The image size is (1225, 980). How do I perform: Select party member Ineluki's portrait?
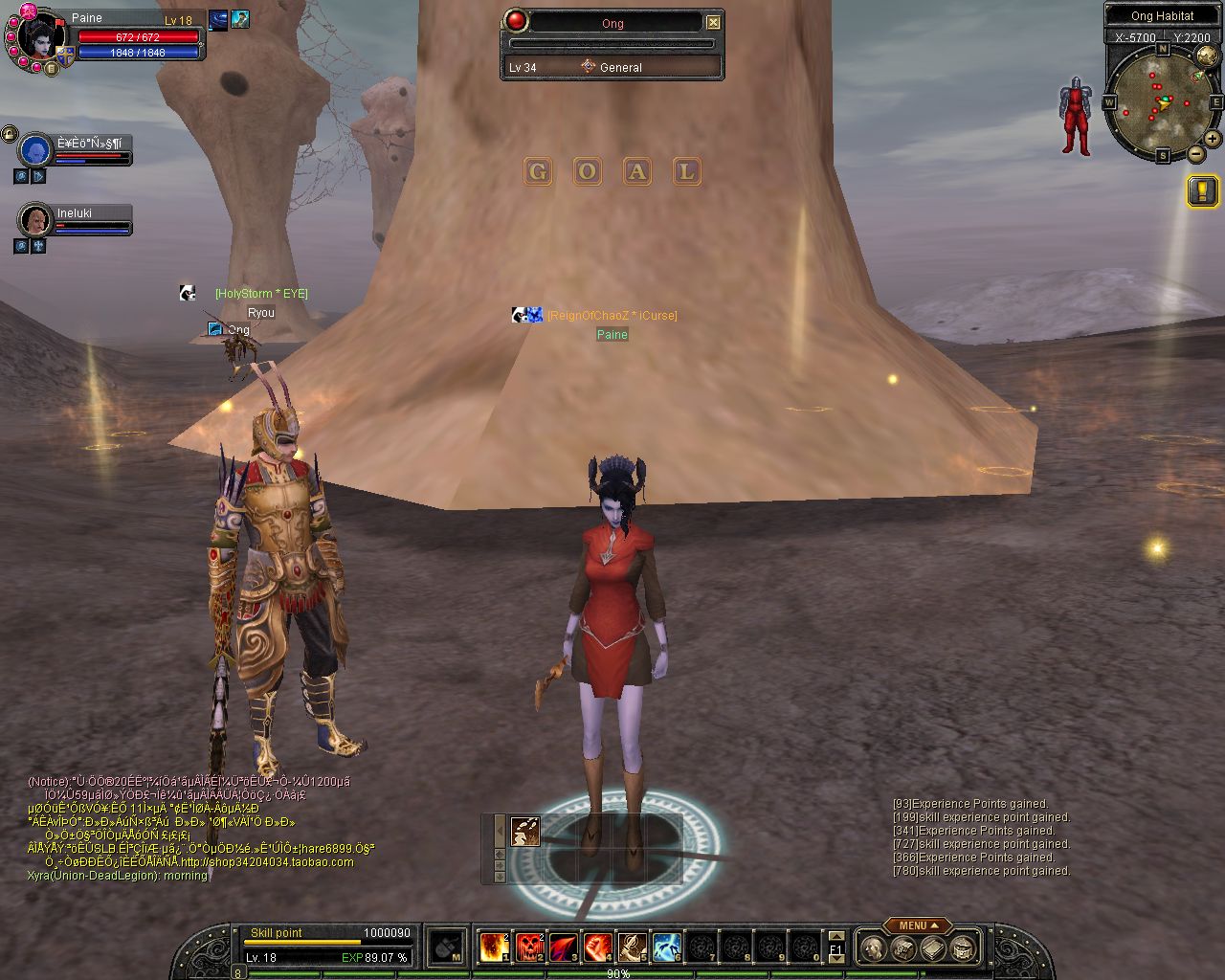[x=35, y=221]
